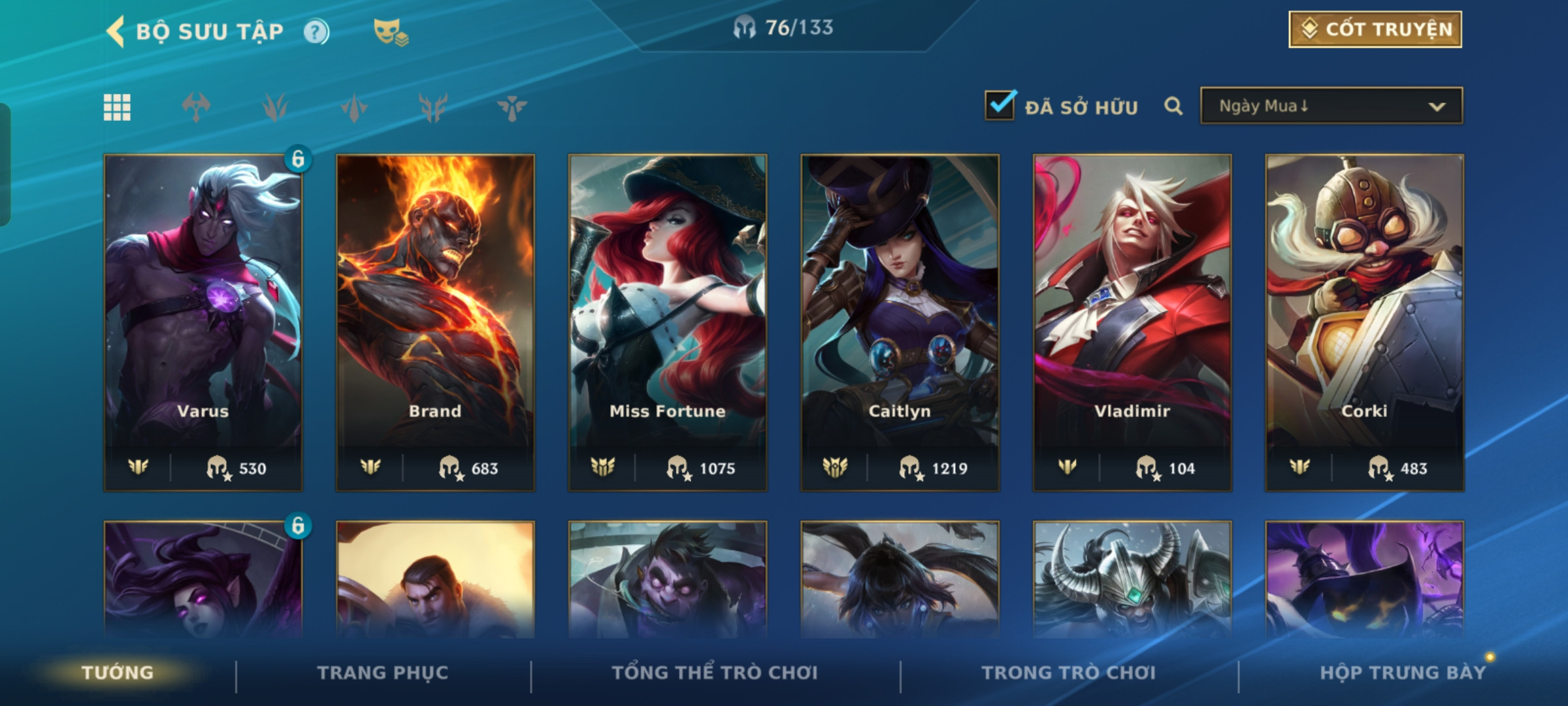1568x706 pixels.
Task: Open the Tổng Thể Trò Chơi tab
Action: (715, 673)
